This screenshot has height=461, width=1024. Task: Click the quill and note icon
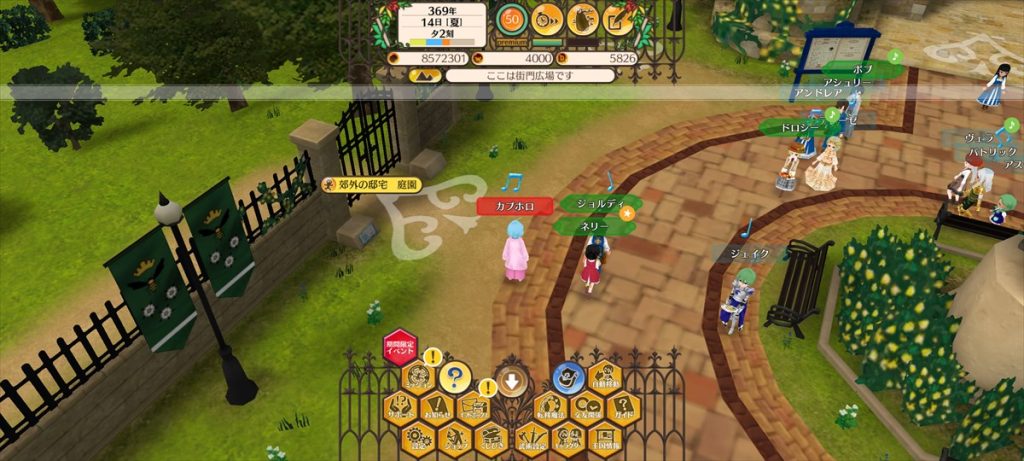point(618,18)
